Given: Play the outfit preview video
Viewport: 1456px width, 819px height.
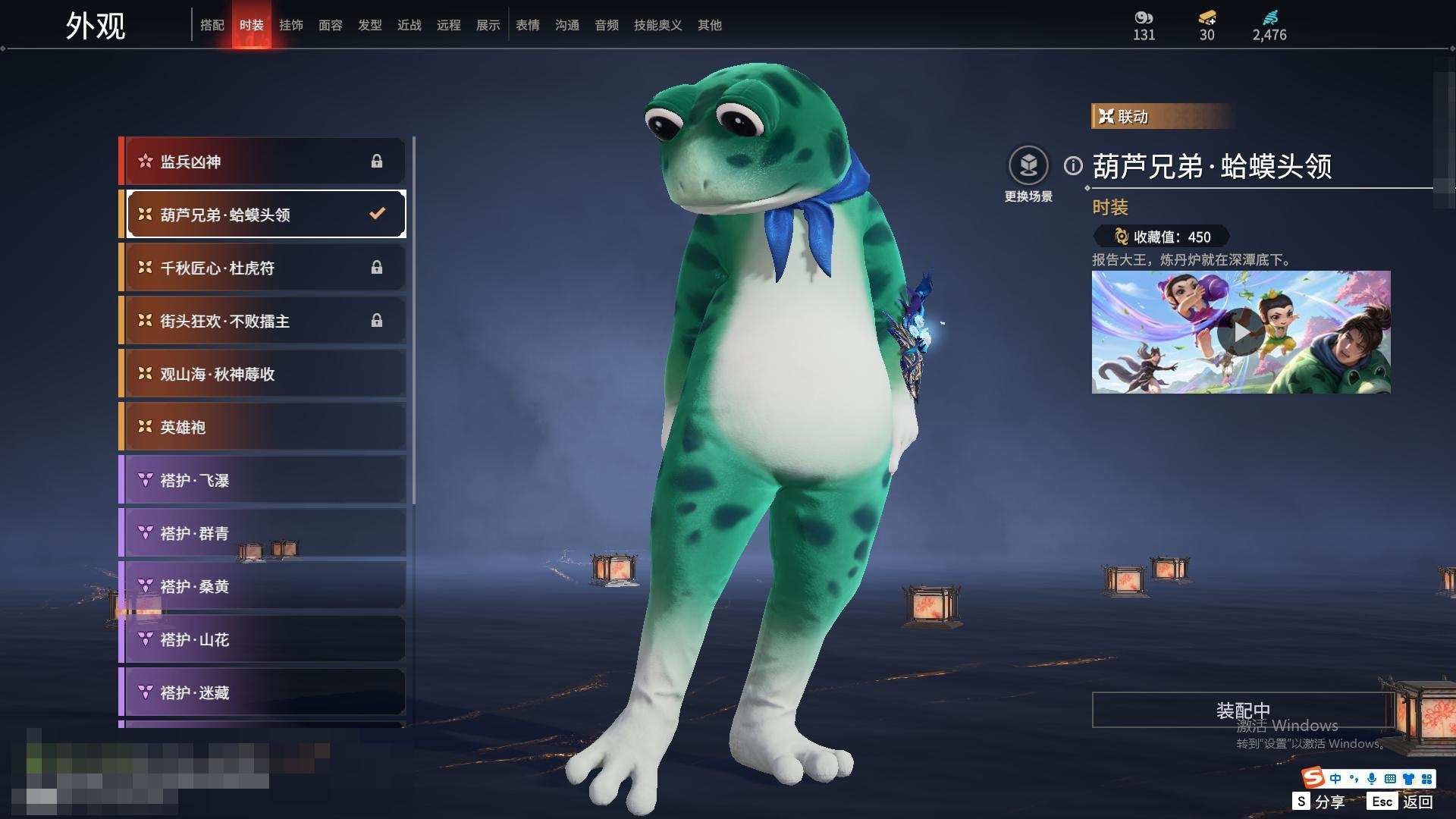Looking at the screenshot, I should pos(1241,332).
